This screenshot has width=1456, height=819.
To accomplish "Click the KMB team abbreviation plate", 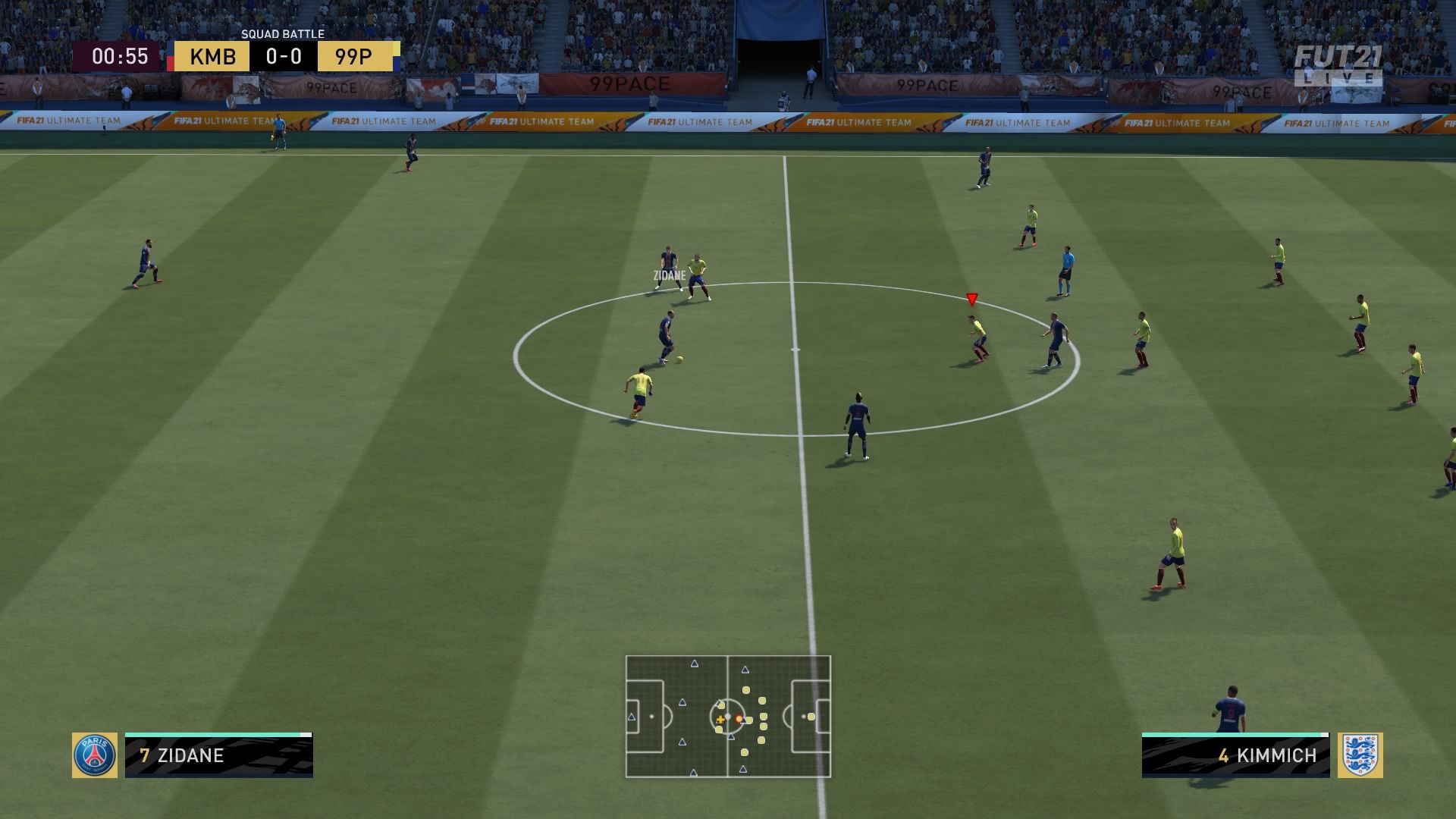I will [211, 56].
